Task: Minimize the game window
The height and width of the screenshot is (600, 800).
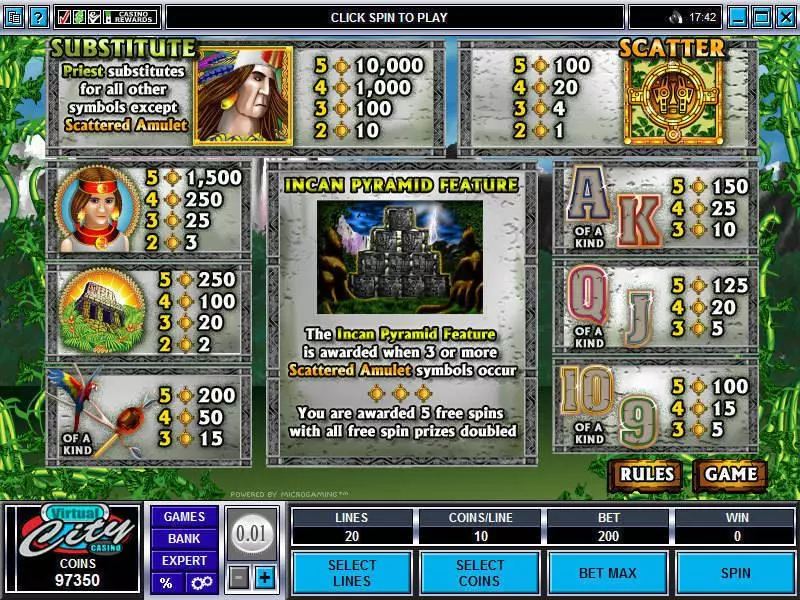Action: coord(739,17)
